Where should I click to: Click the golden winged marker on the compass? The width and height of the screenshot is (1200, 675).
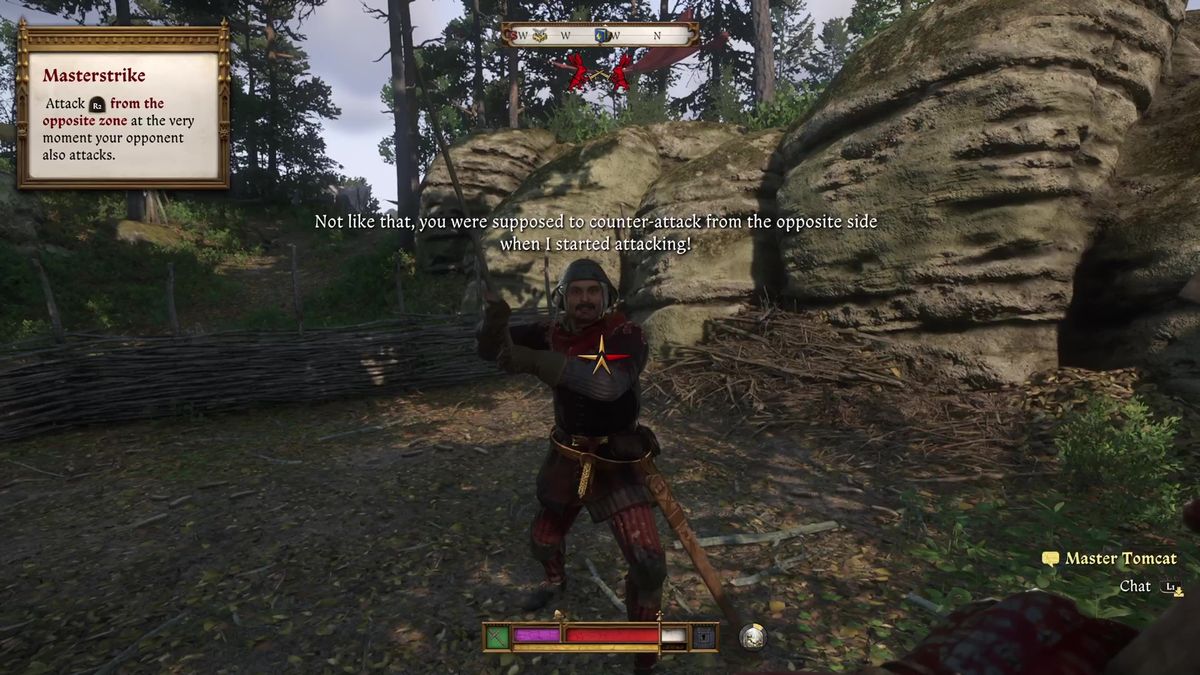(x=540, y=35)
